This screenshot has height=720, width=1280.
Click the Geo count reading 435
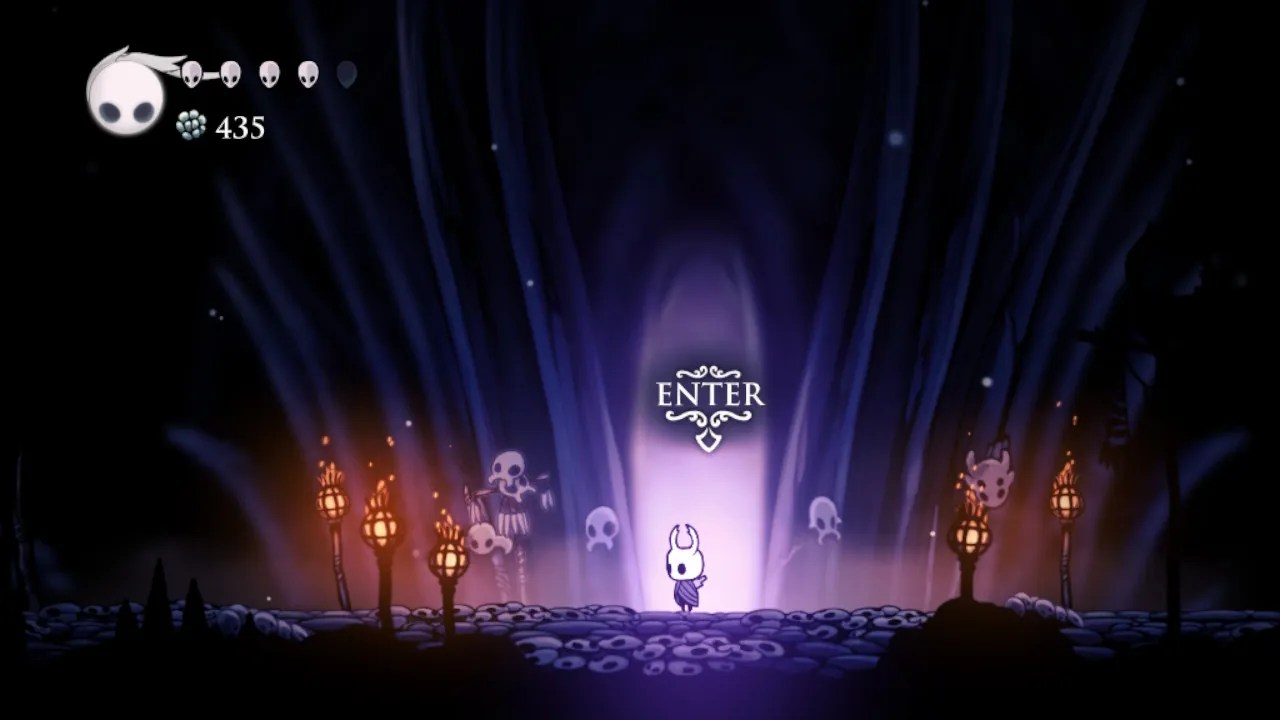click(240, 127)
